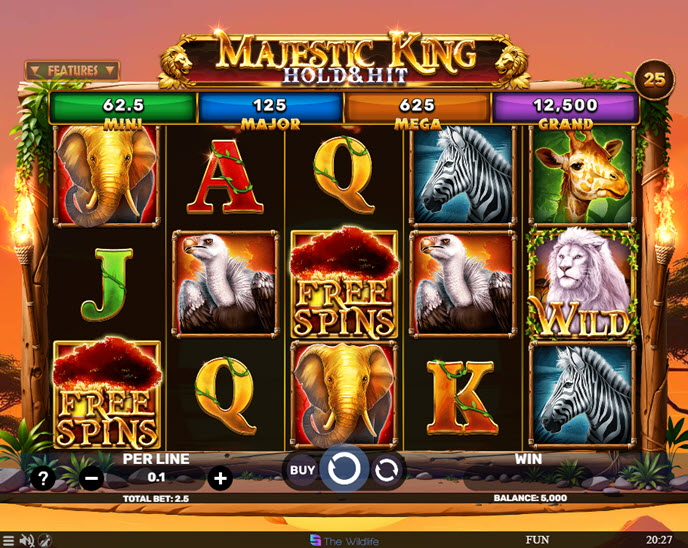Click the 25 paylines badge

pos(655,77)
